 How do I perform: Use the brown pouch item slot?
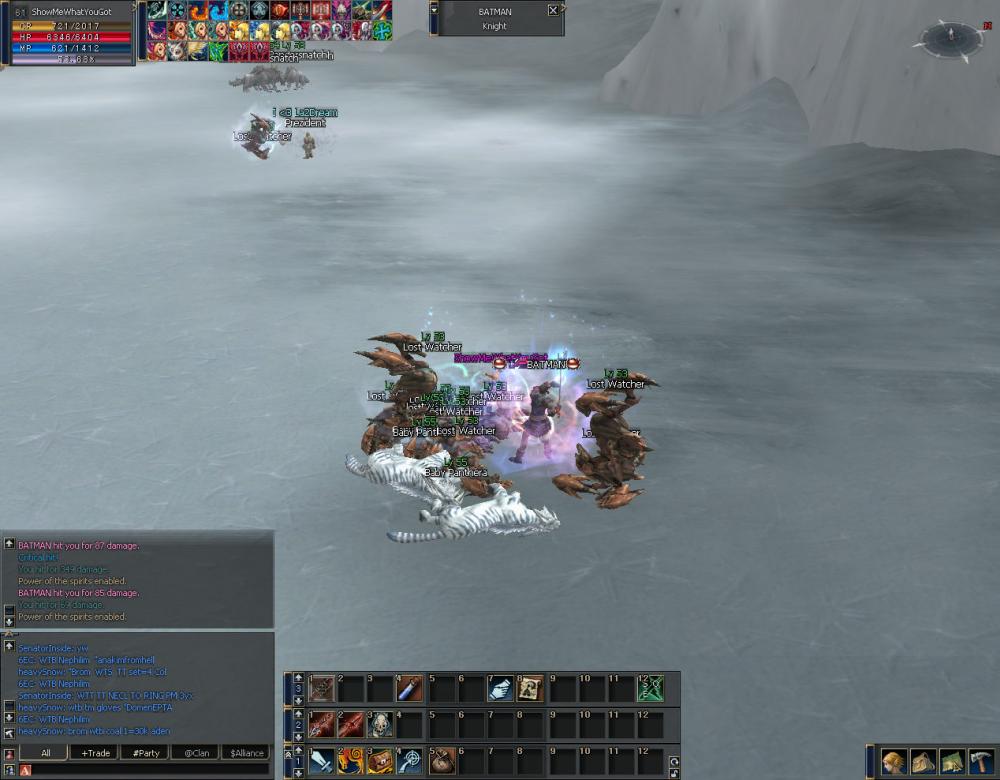coord(442,761)
